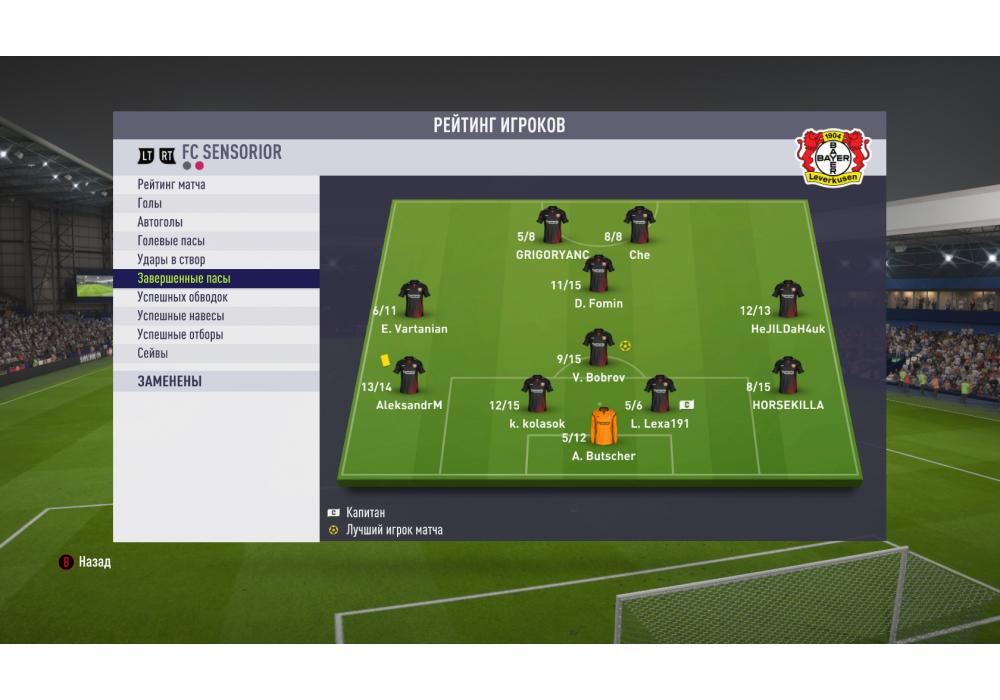The image size is (1000, 700).
Task: Choose the Успешные навесы entry
Action: (x=180, y=316)
